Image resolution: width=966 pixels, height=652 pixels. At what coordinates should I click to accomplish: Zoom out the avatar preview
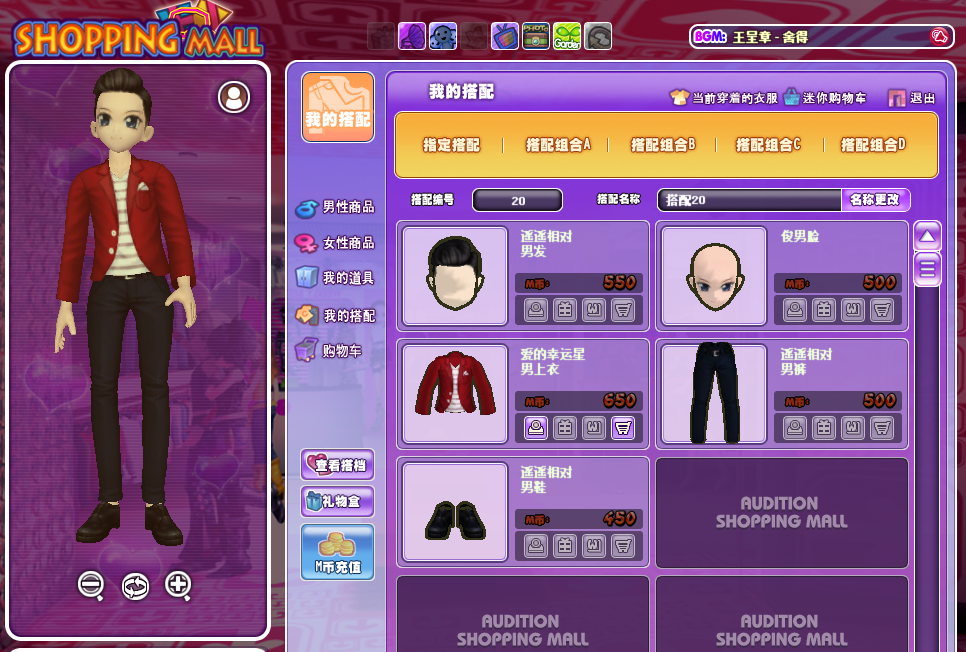click(91, 585)
